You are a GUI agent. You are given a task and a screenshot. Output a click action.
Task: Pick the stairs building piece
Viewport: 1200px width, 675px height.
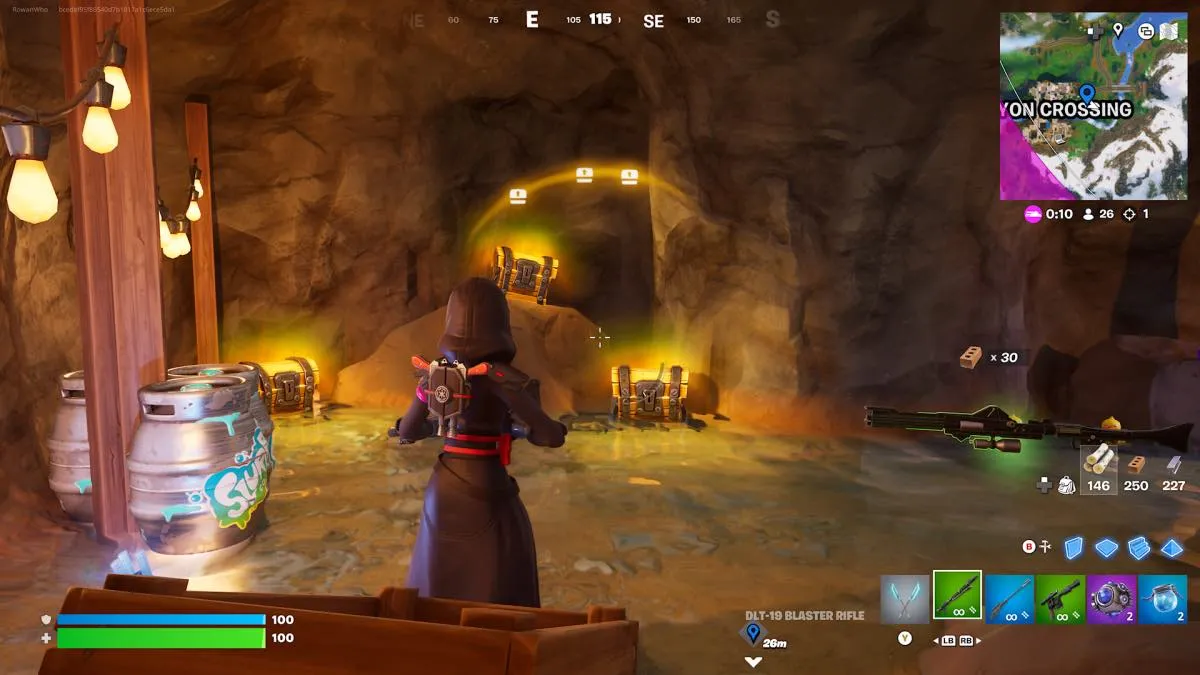click(1139, 548)
